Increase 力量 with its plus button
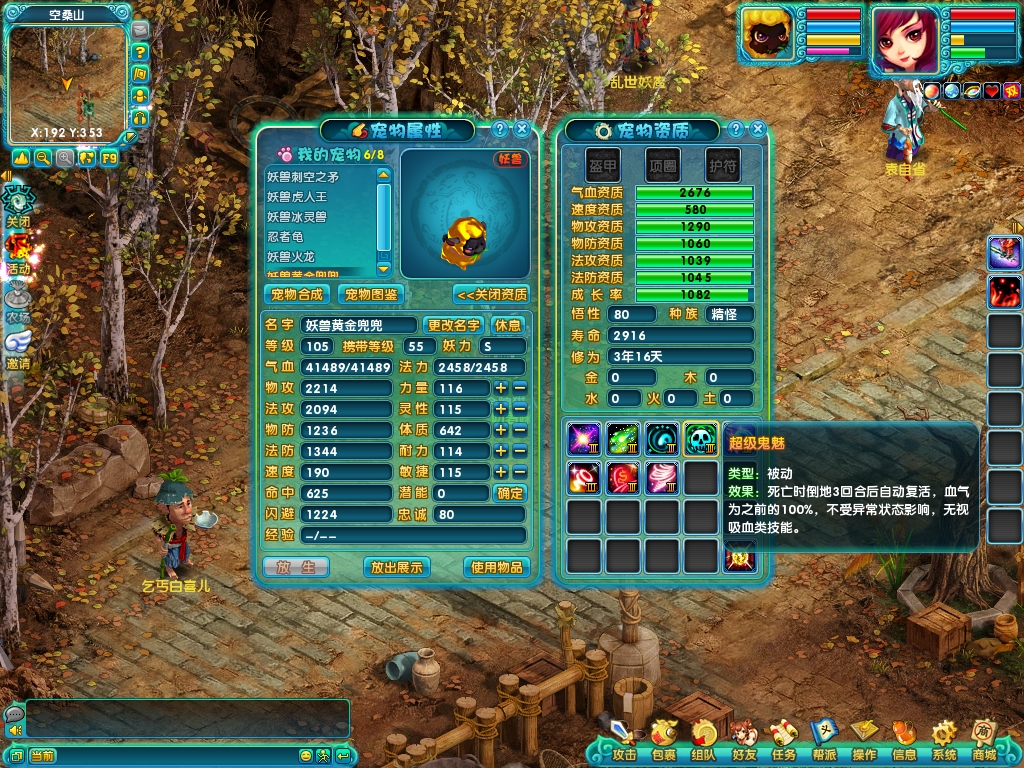The height and width of the screenshot is (768, 1024). click(501, 388)
